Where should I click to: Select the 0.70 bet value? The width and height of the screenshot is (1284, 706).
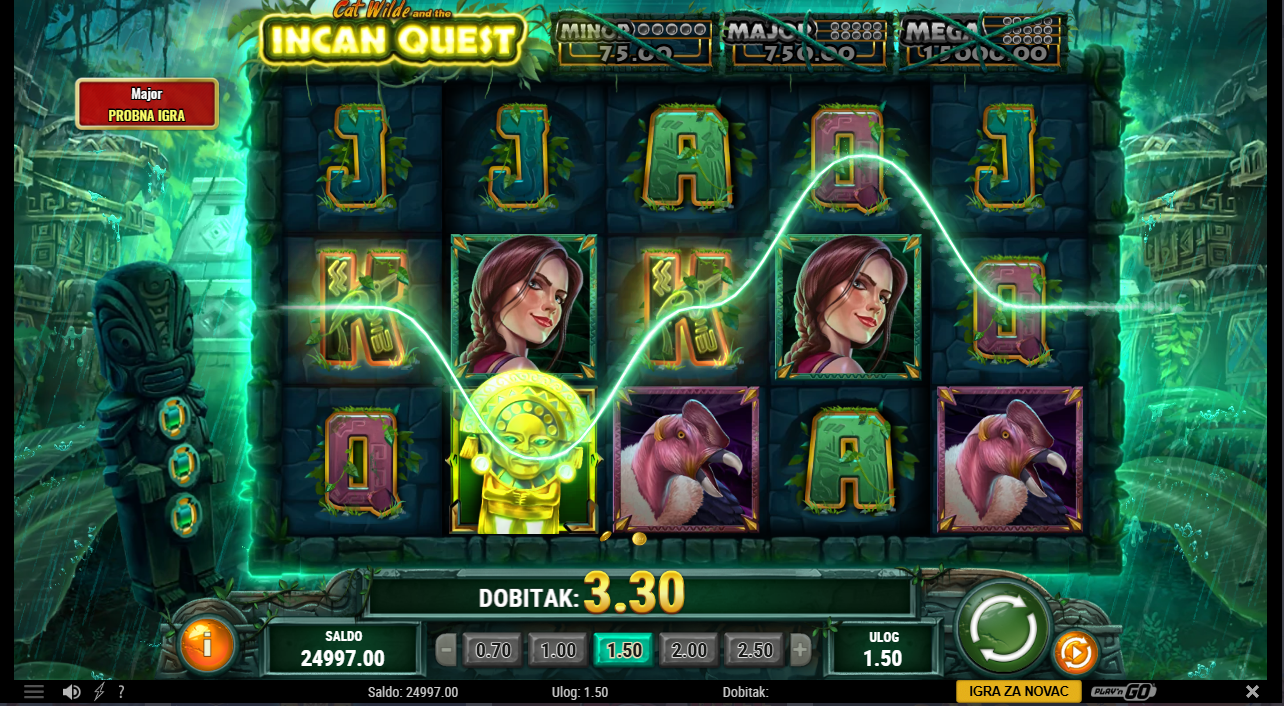click(493, 651)
